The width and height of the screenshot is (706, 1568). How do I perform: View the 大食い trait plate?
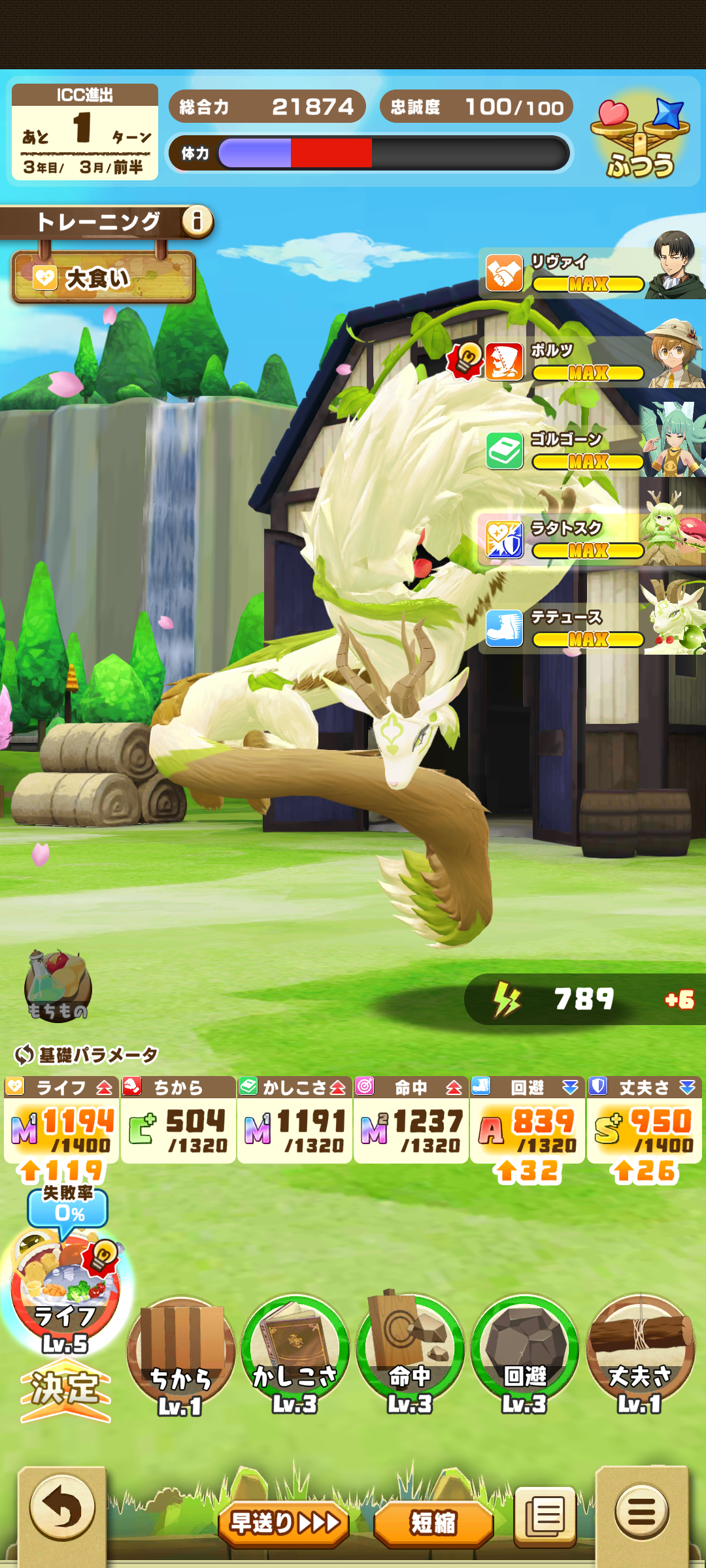tap(103, 278)
